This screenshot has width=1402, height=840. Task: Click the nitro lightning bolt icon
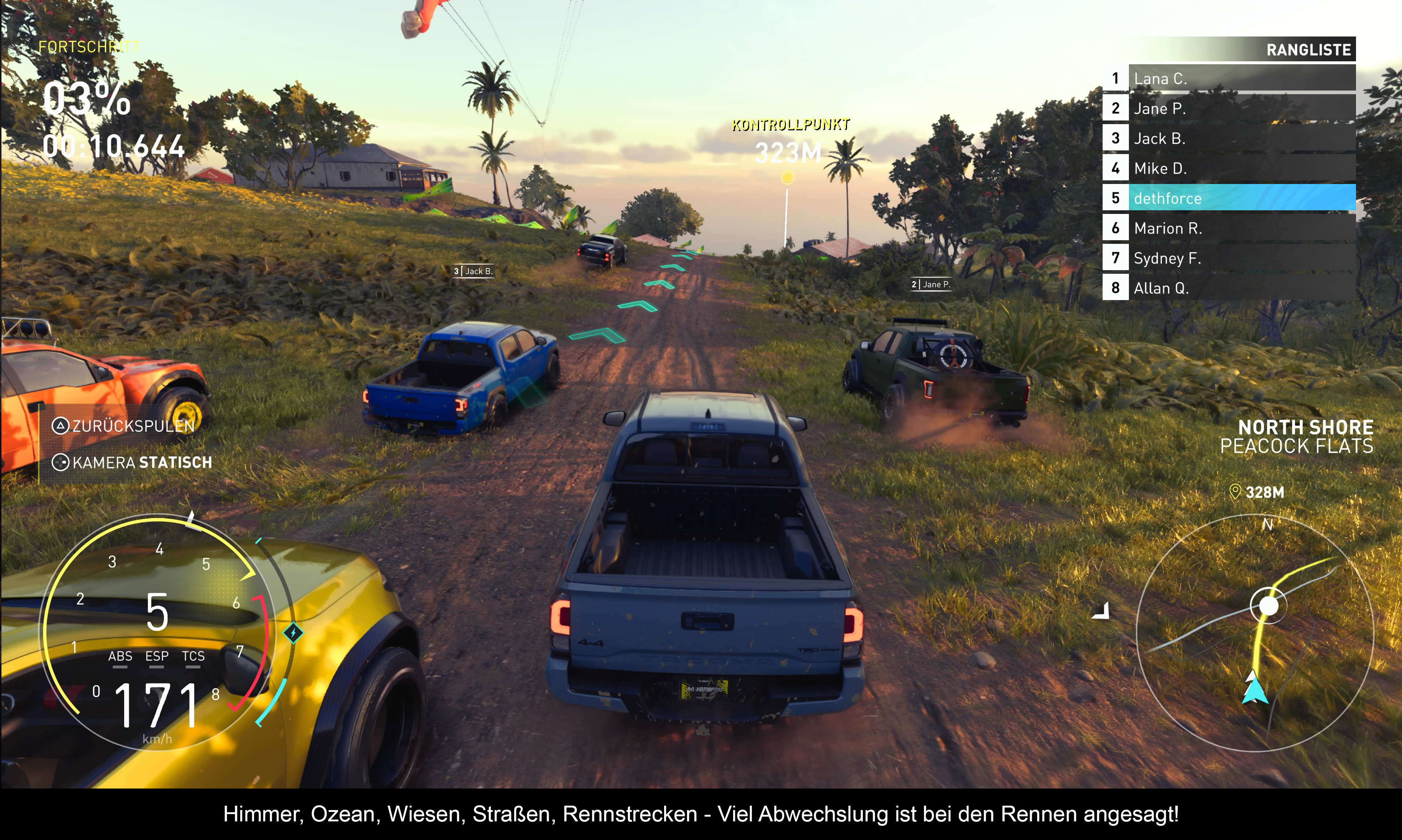click(x=293, y=632)
